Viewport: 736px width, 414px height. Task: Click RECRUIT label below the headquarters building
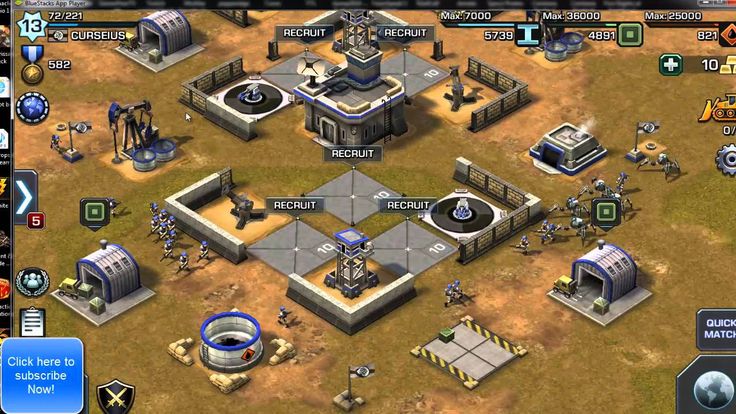coord(352,153)
